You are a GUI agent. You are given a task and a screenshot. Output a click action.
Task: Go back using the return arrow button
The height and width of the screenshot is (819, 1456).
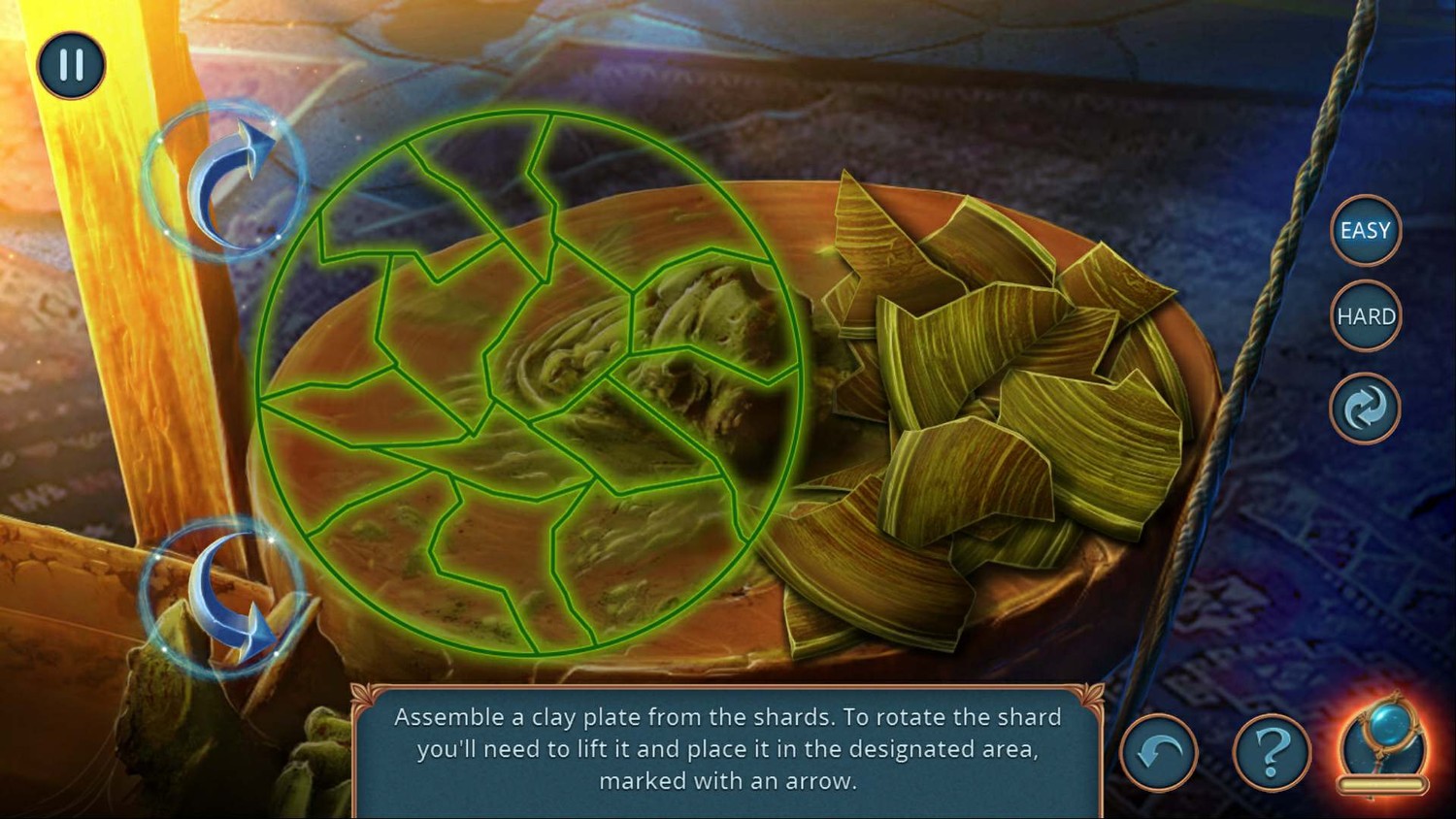[x=1159, y=752]
